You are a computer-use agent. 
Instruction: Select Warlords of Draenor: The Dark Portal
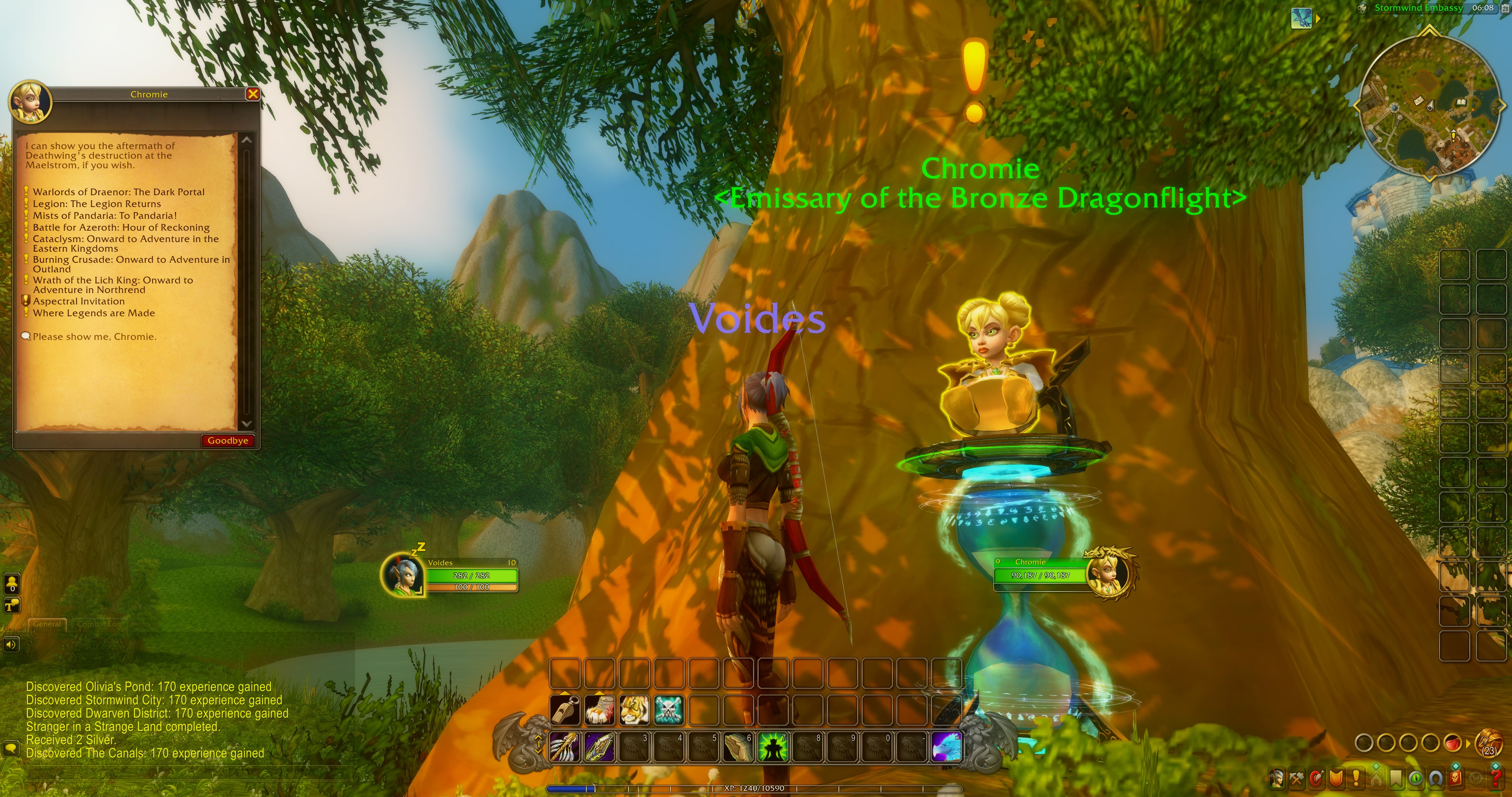pyautogui.click(x=118, y=192)
